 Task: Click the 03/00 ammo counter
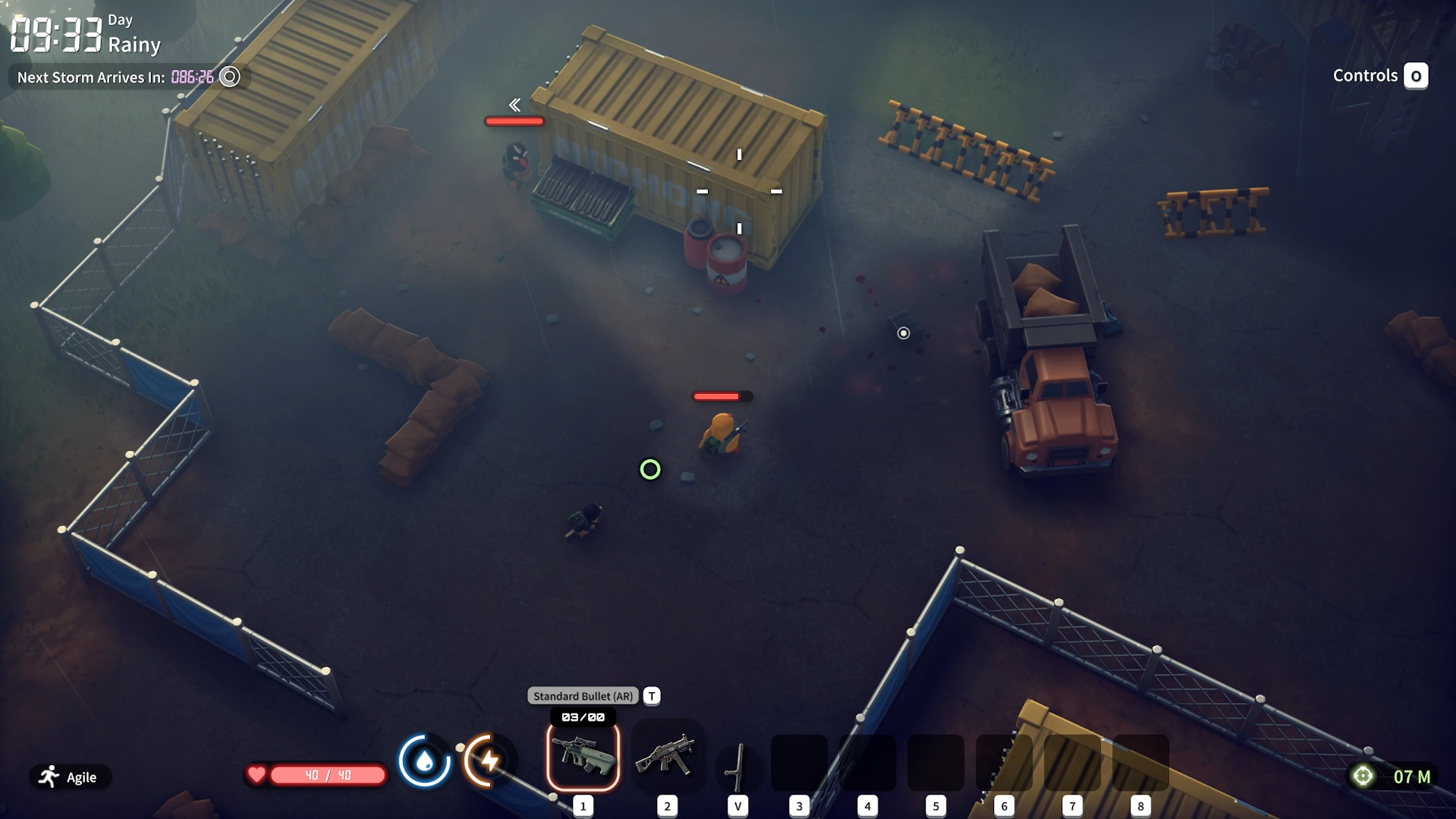[x=582, y=715]
